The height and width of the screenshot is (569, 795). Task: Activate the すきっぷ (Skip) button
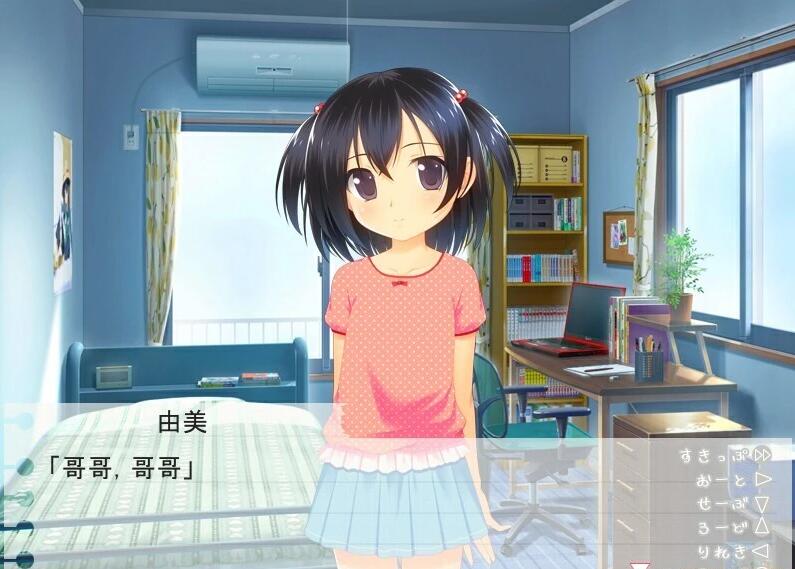click(725, 455)
